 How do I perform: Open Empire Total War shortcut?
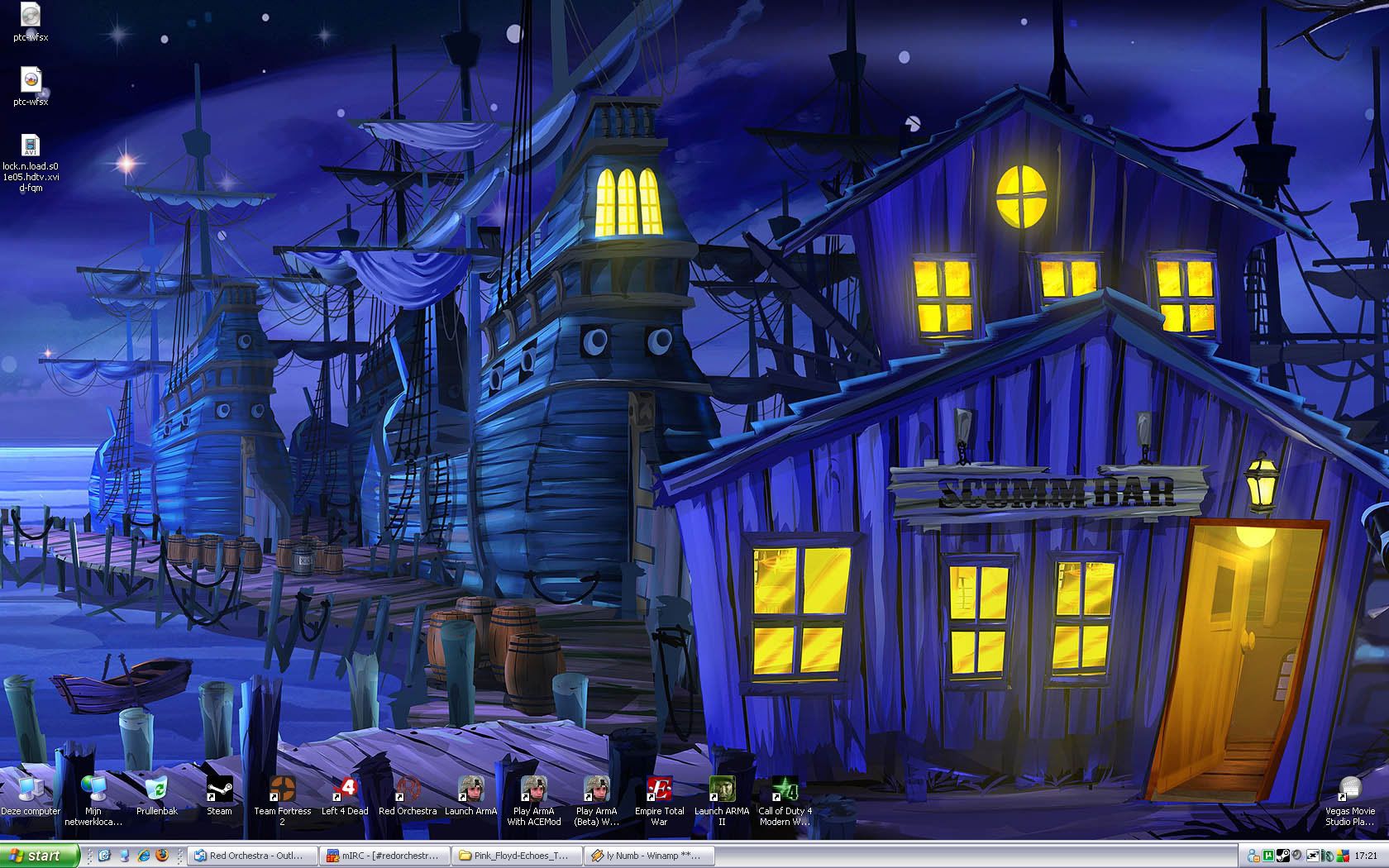pos(659,790)
